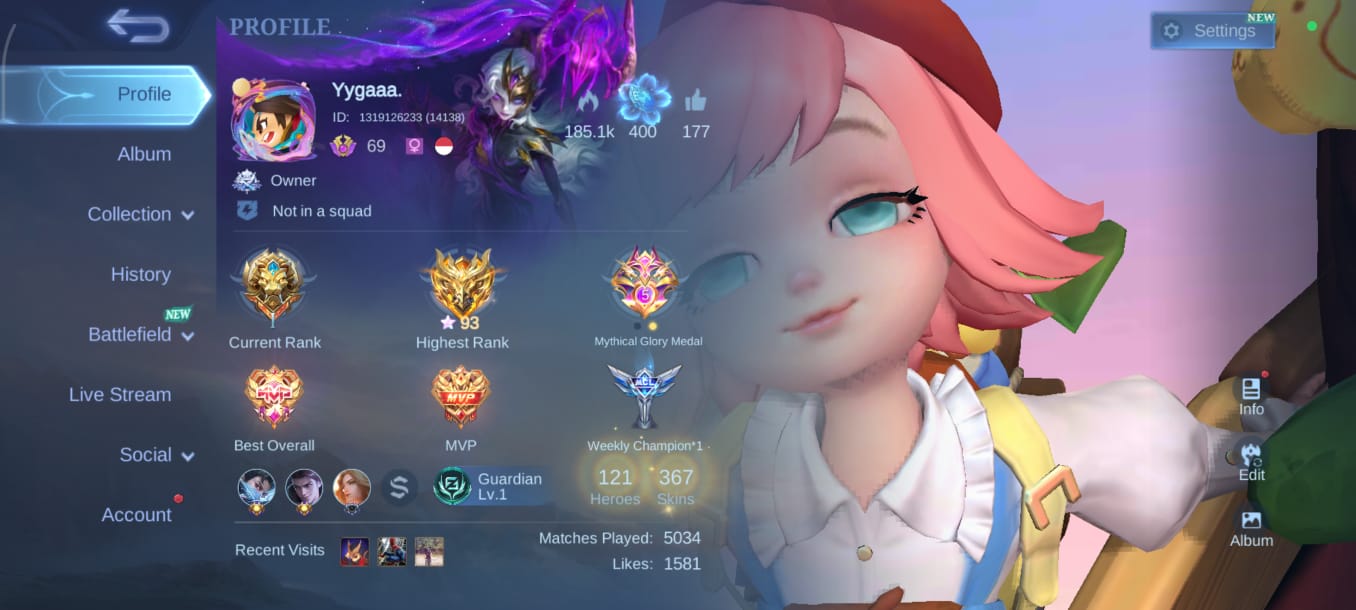Switch to the History tab
1356x610 pixels.
coord(140,274)
